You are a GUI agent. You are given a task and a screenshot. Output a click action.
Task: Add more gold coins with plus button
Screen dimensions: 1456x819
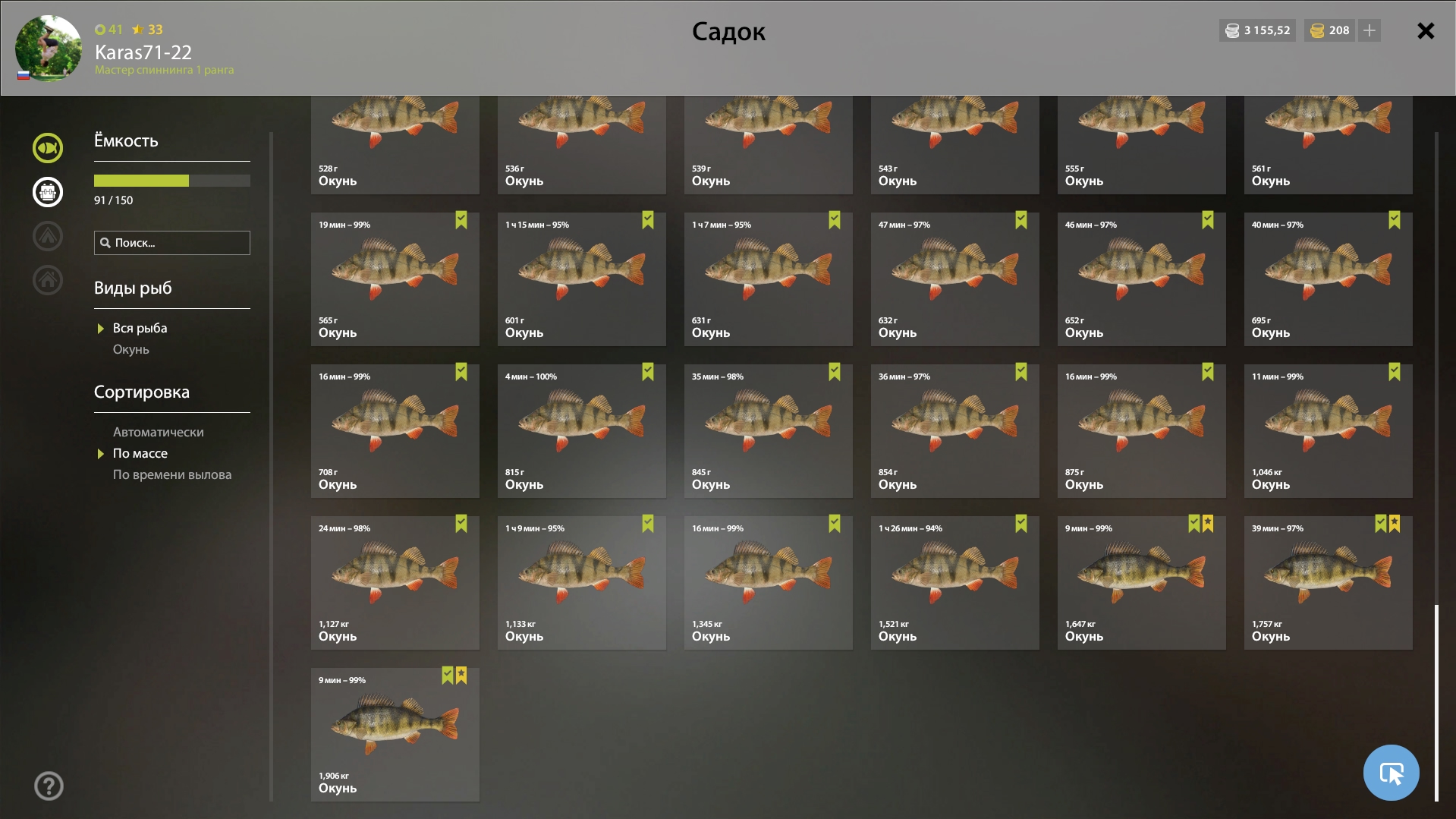tap(1370, 30)
